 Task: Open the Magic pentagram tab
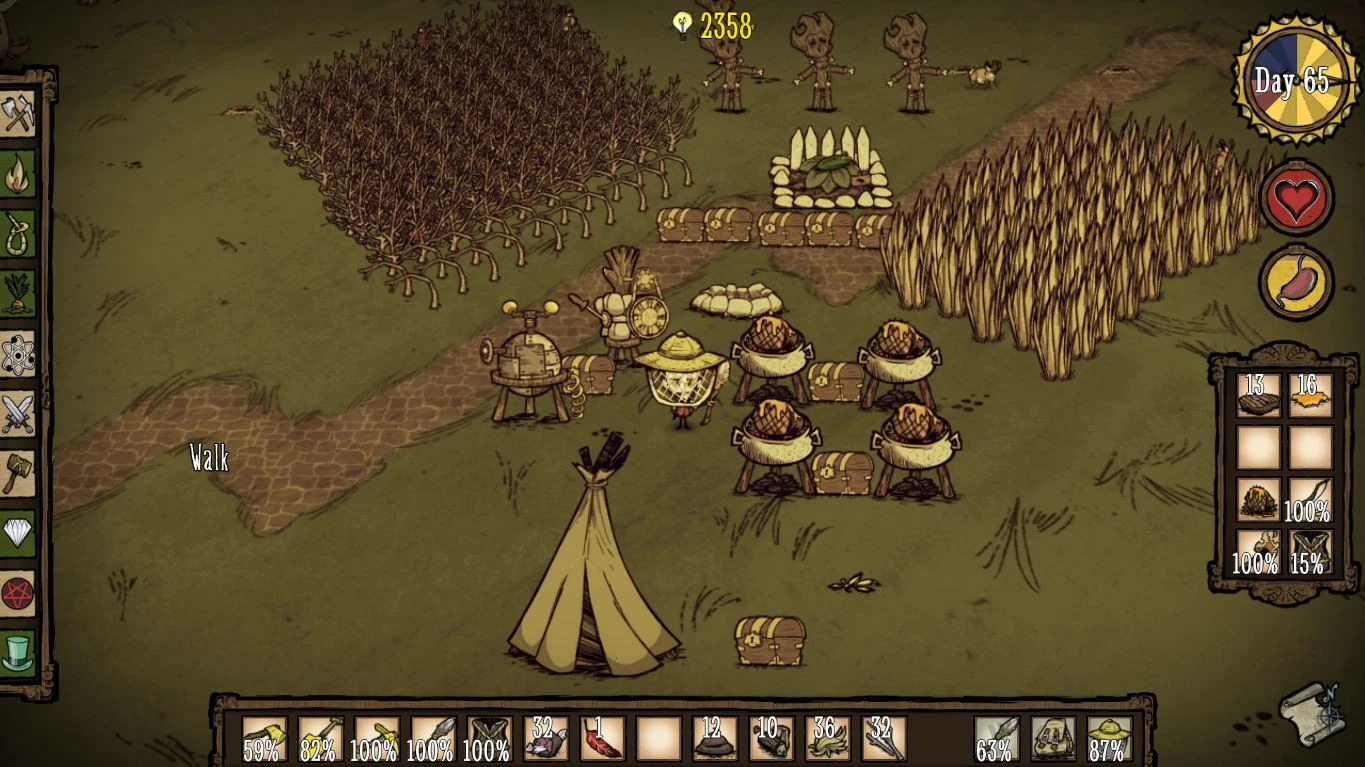[x=18, y=592]
